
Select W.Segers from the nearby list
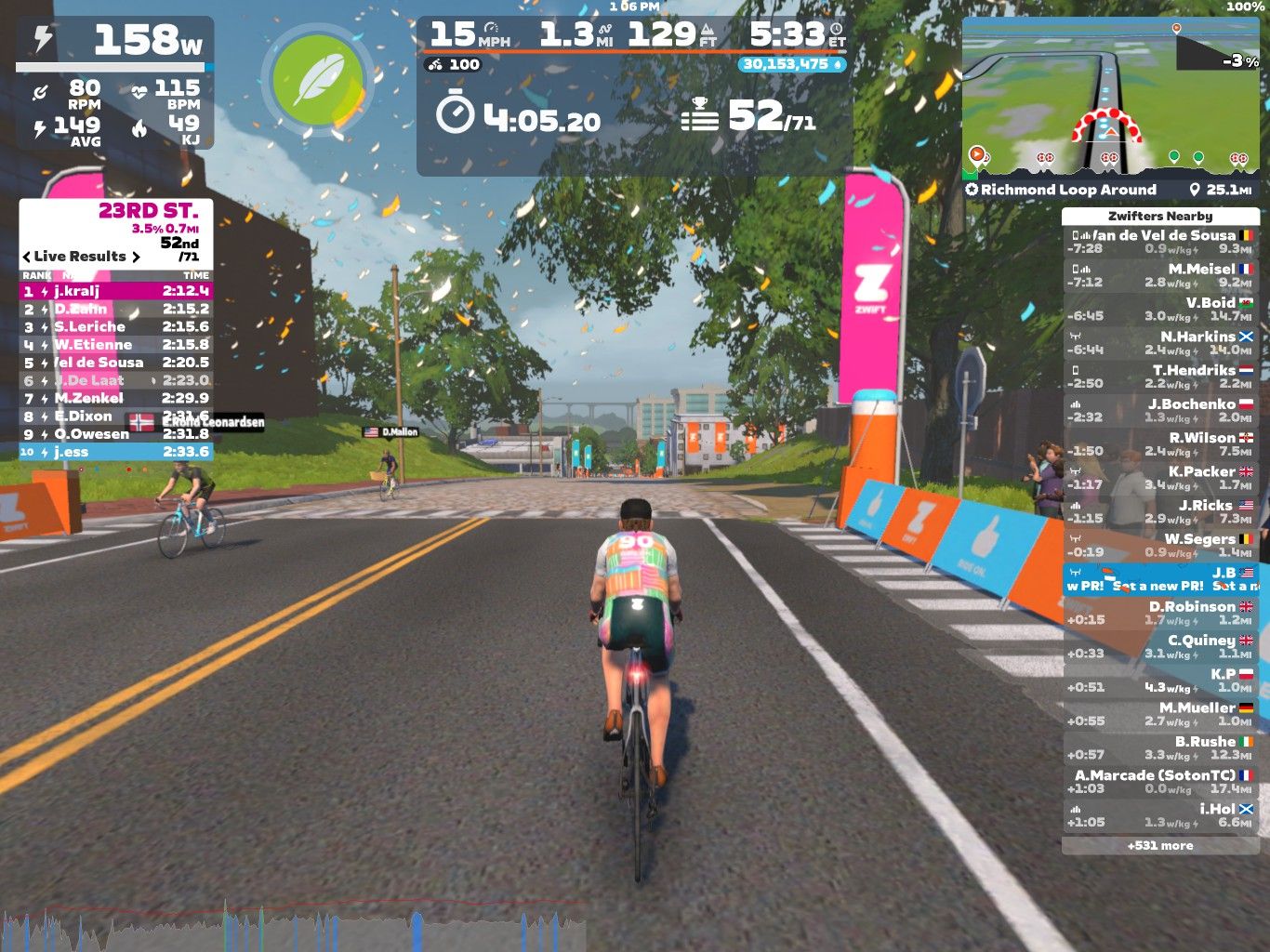pyautogui.click(x=1160, y=545)
